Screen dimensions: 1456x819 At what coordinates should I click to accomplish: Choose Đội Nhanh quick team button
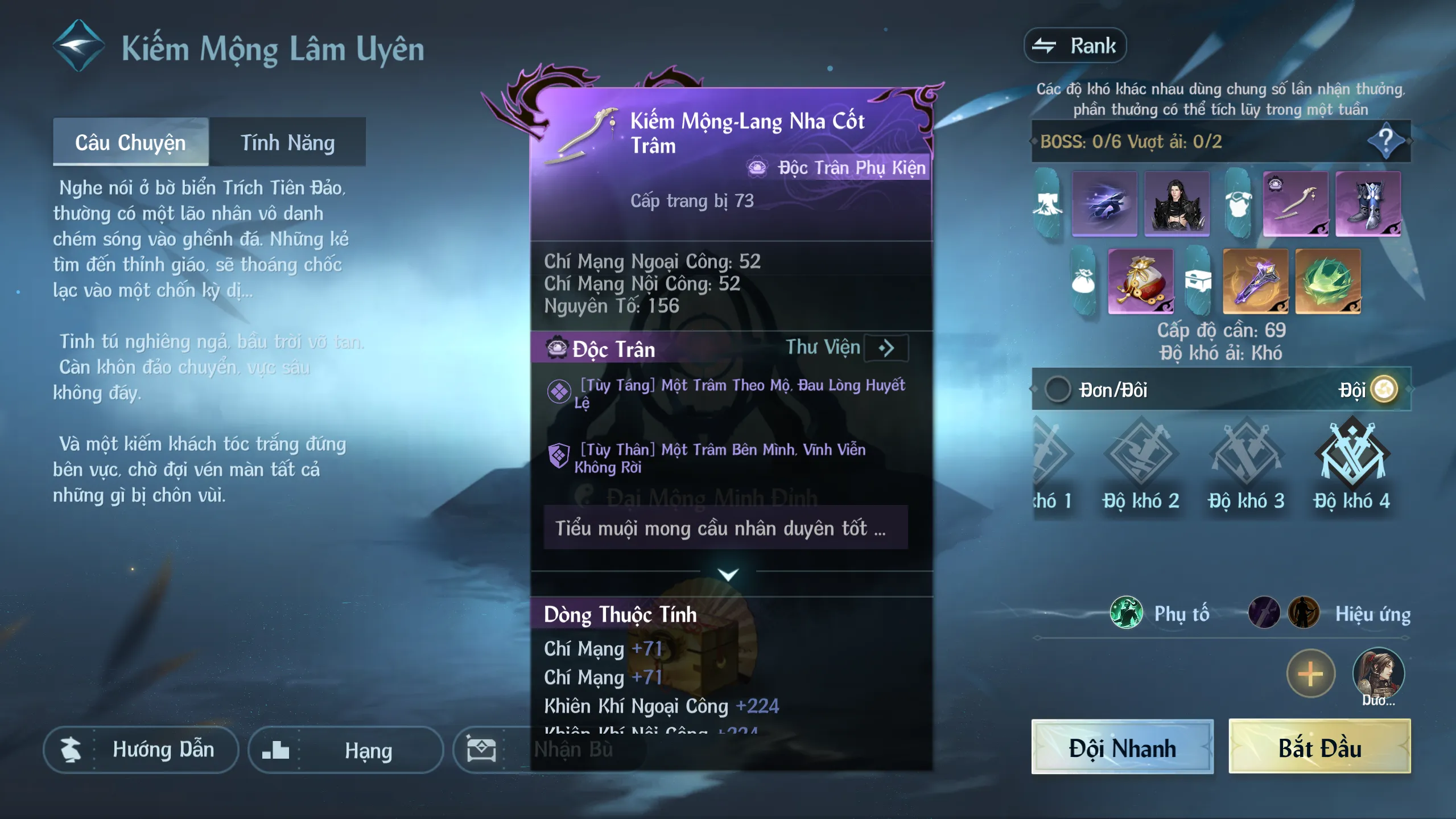(x=1122, y=747)
